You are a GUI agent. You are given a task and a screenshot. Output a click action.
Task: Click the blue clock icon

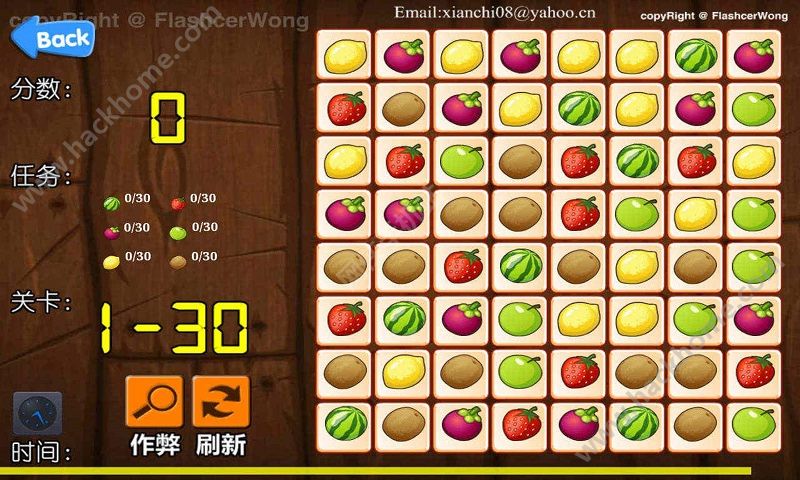38,413
